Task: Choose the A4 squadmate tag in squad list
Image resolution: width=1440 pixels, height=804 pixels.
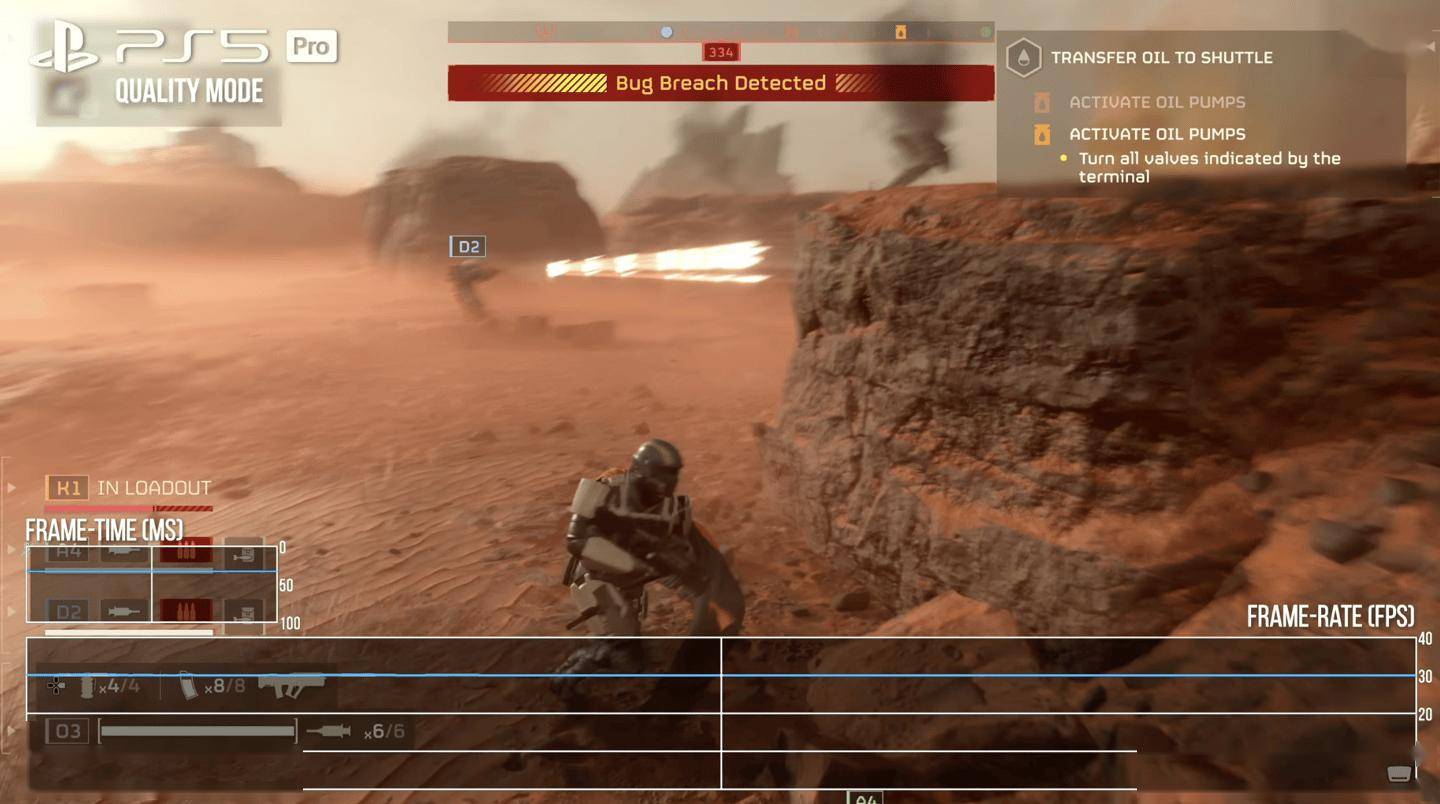Action: point(68,551)
